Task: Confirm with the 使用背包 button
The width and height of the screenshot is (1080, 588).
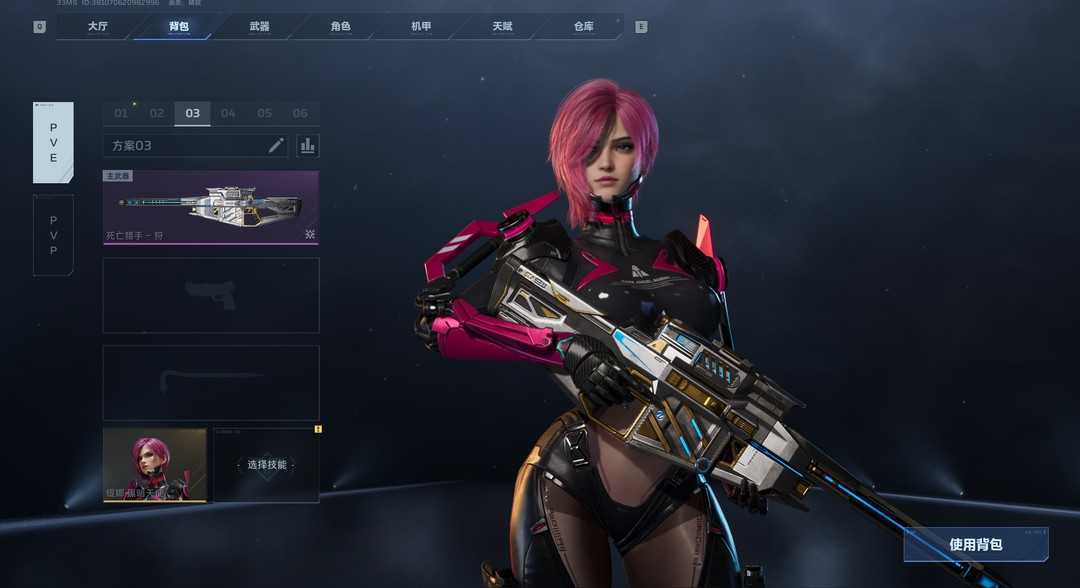Action: coord(975,545)
